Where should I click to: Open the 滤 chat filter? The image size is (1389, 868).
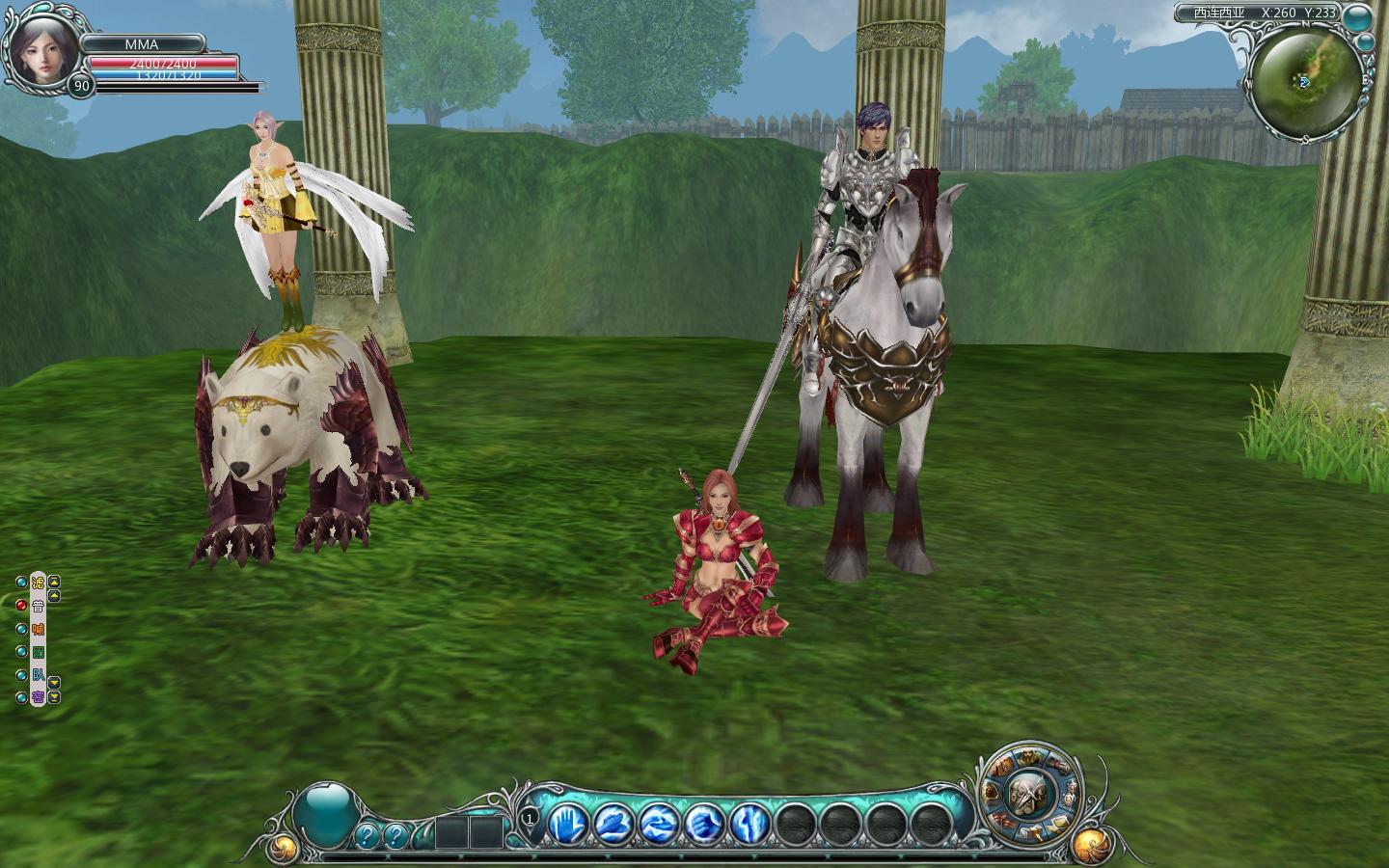[39, 583]
